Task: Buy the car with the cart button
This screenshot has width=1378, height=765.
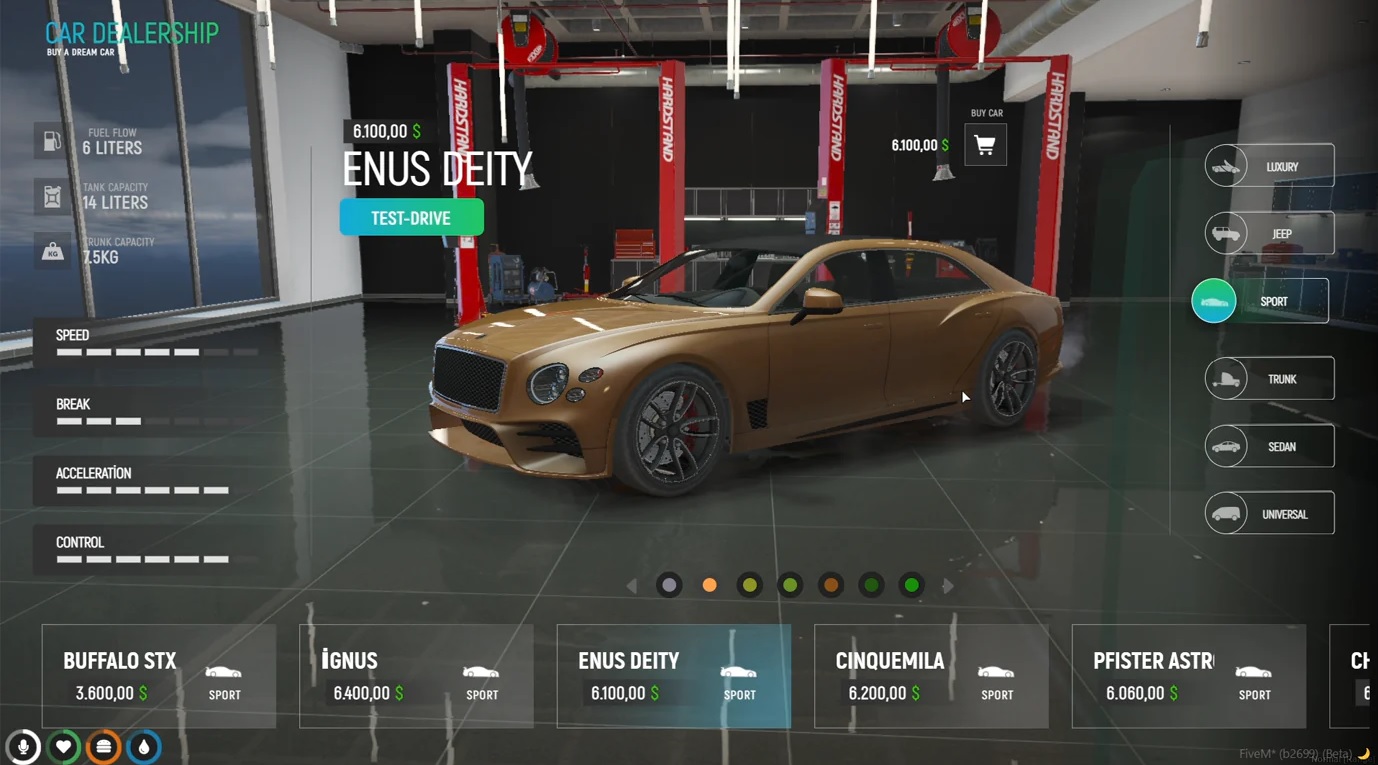Action: click(985, 143)
